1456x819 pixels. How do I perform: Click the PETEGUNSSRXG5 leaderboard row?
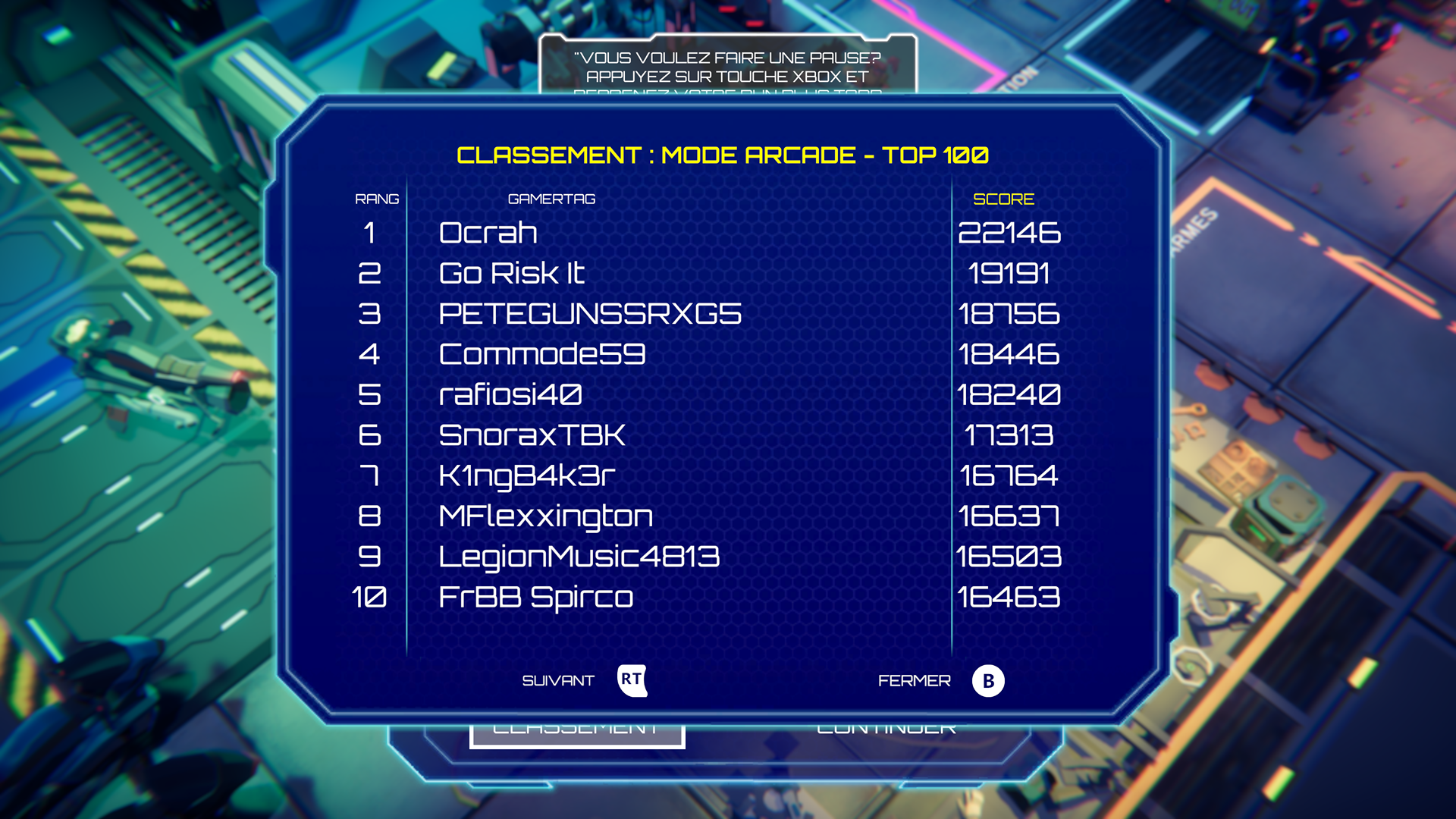[x=590, y=314]
